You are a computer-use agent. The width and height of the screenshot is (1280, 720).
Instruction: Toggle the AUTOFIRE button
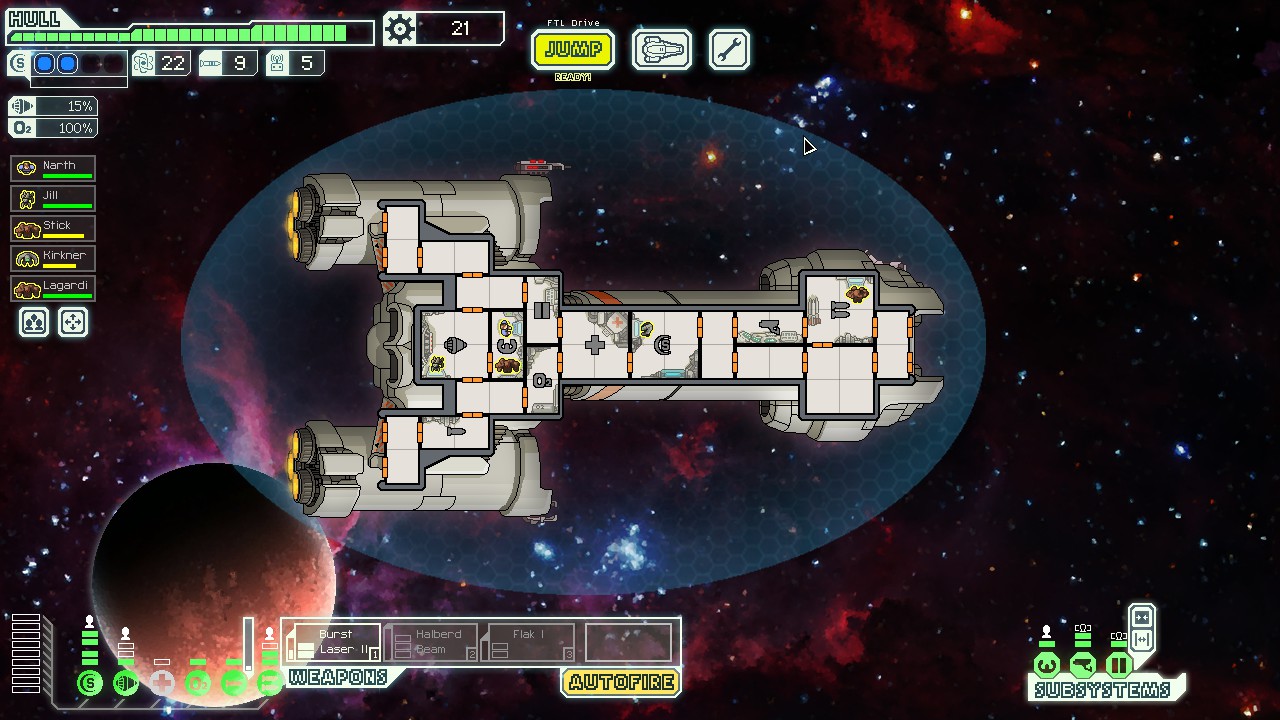621,683
